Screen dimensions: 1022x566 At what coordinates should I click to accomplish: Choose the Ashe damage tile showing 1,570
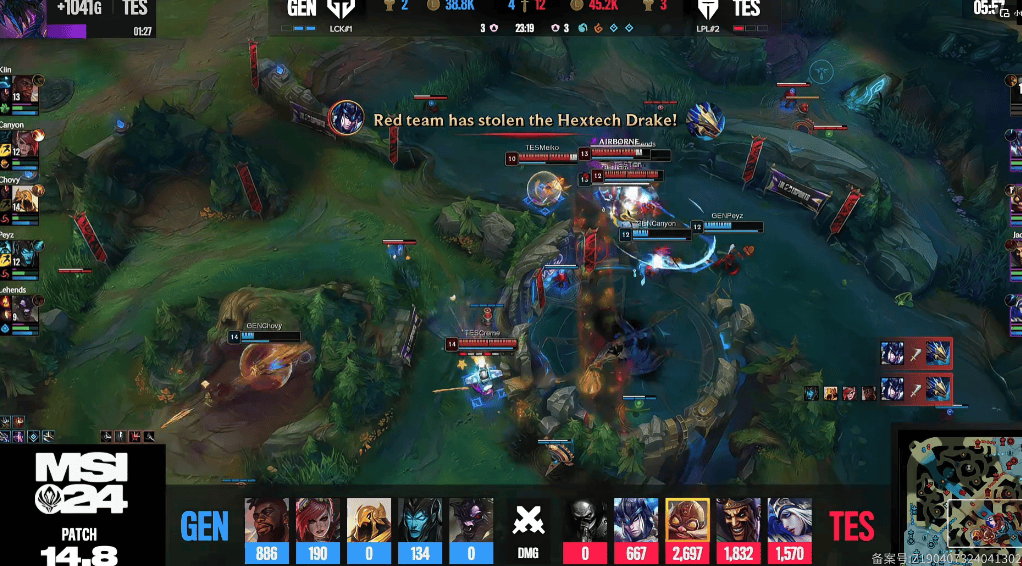(x=789, y=530)
